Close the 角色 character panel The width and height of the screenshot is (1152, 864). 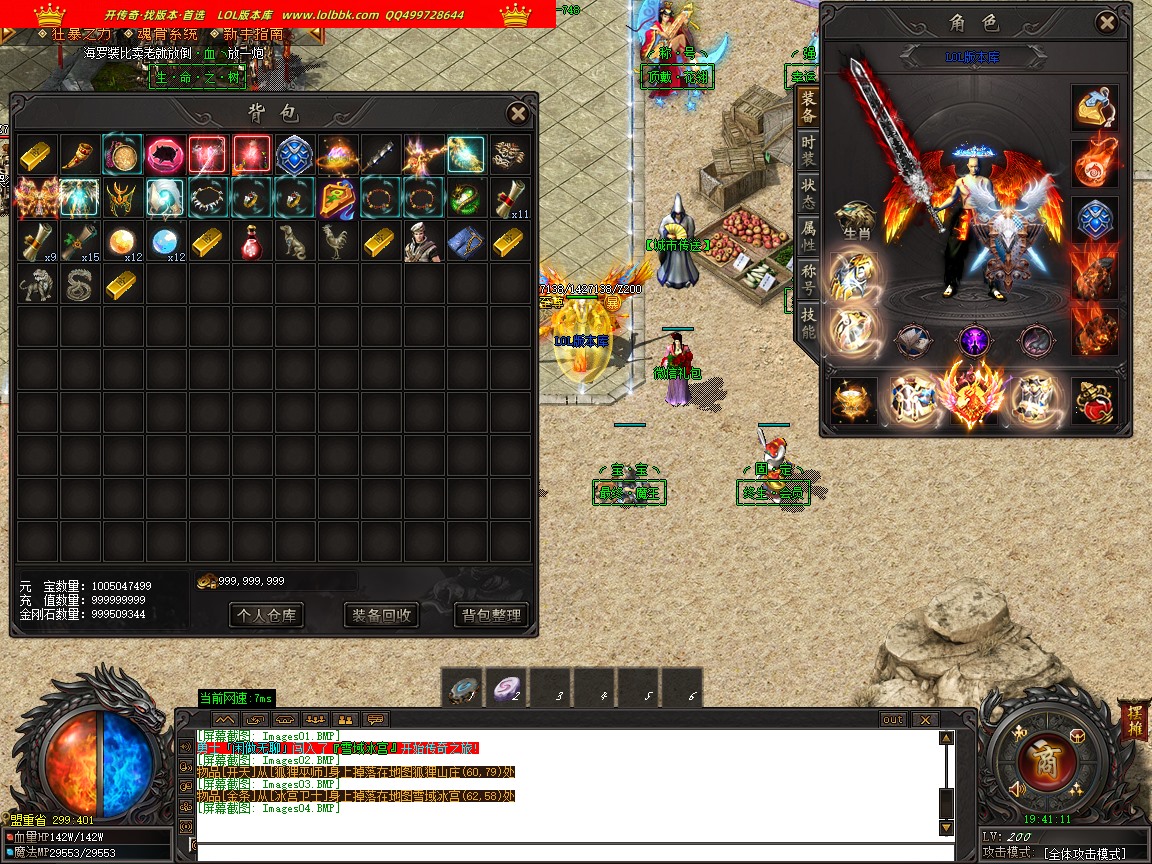pos(1105,23)
